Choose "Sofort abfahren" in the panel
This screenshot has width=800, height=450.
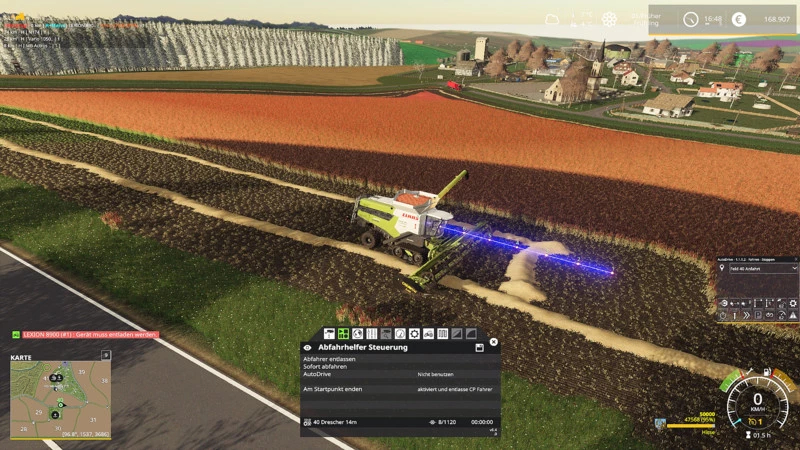coord(325,366)
